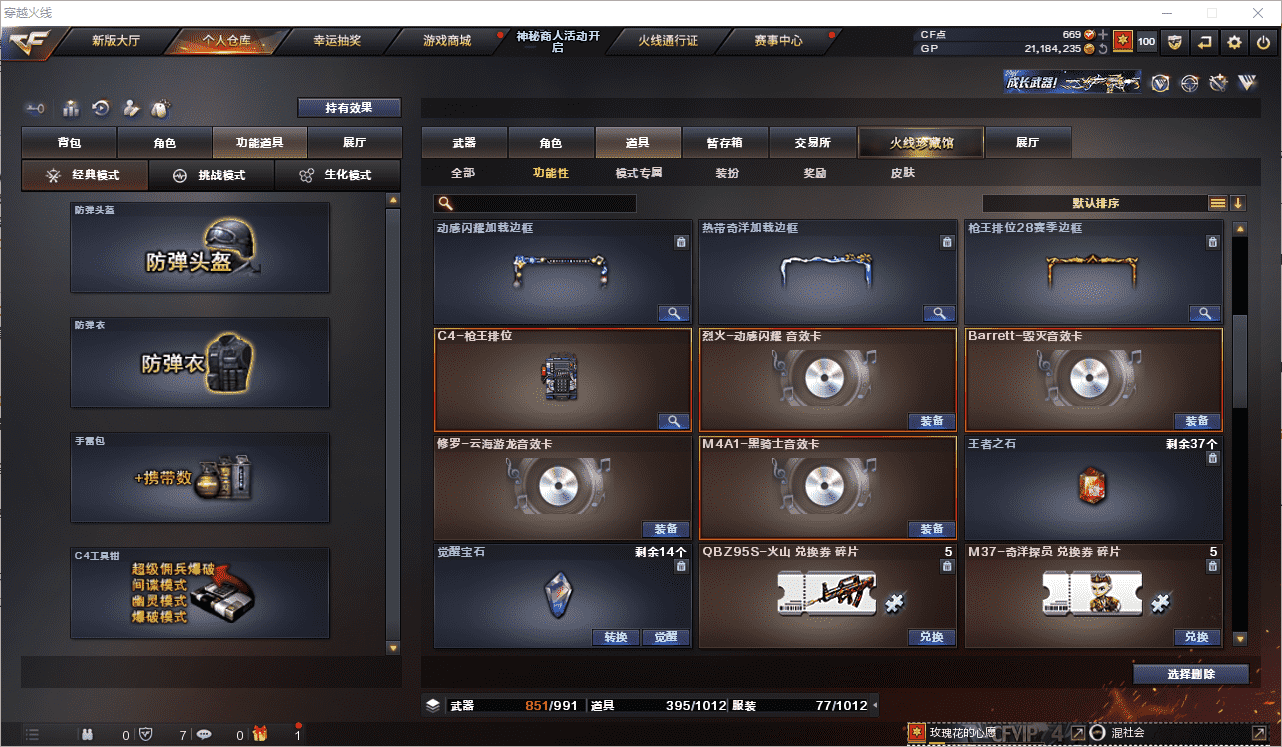Choose the 防弹衣 body armor slot
The height and width of the screenshot is (747, 1282).
tap(200, 363)
